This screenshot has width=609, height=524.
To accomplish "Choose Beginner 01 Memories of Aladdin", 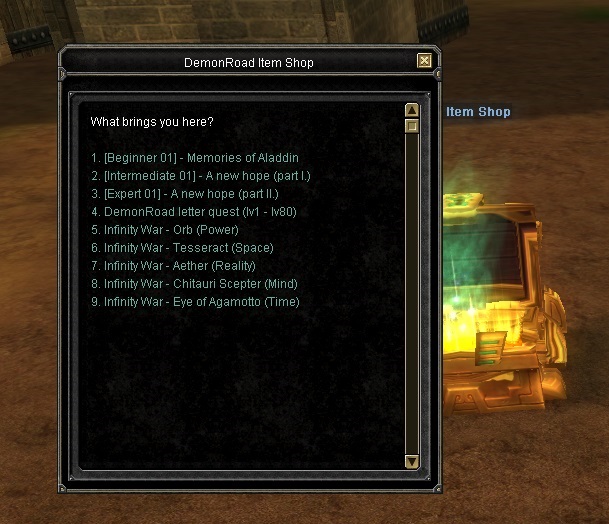I will tap(195, 158).
